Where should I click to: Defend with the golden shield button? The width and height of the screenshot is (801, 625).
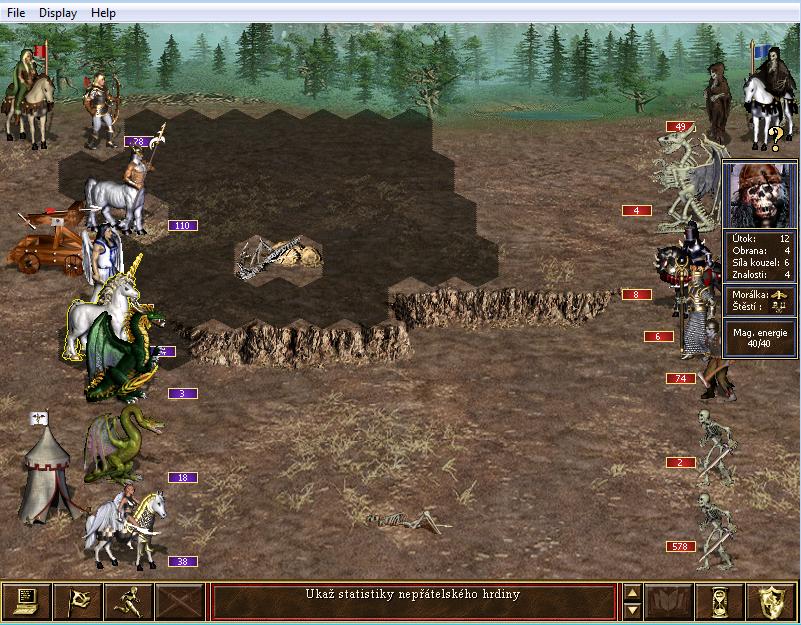click(771, 602)
